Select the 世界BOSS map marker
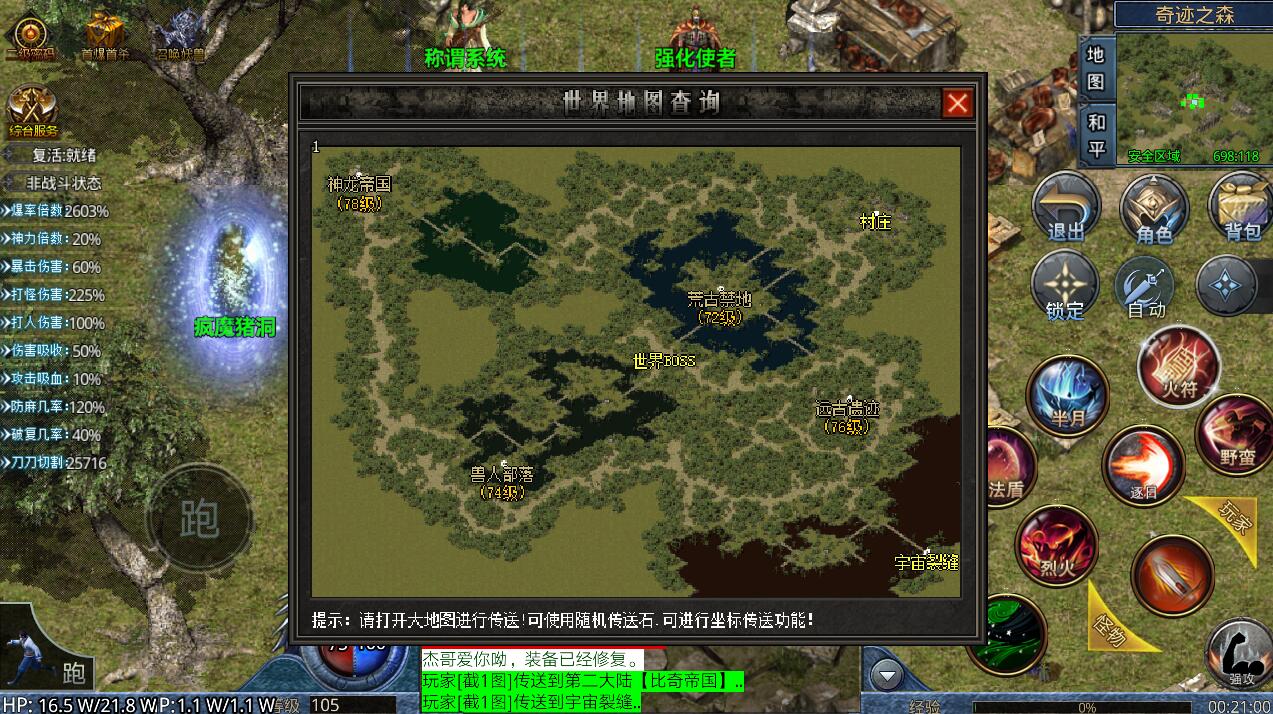 coord(664,361)
